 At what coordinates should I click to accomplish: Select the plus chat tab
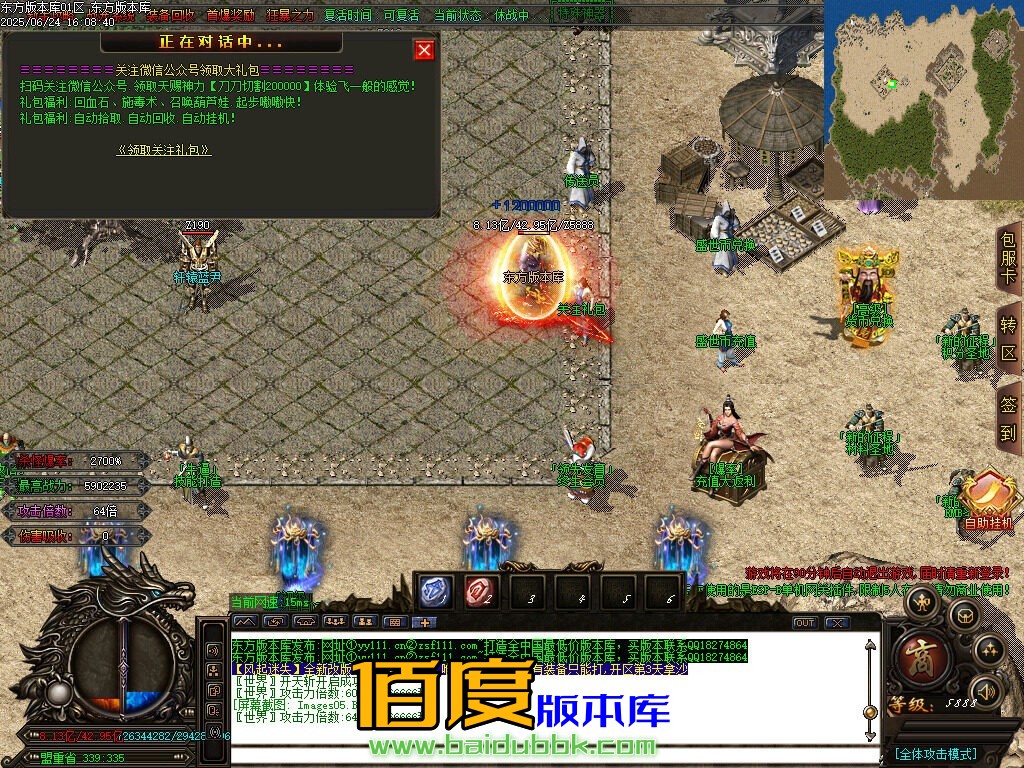(x=423, y=622)
